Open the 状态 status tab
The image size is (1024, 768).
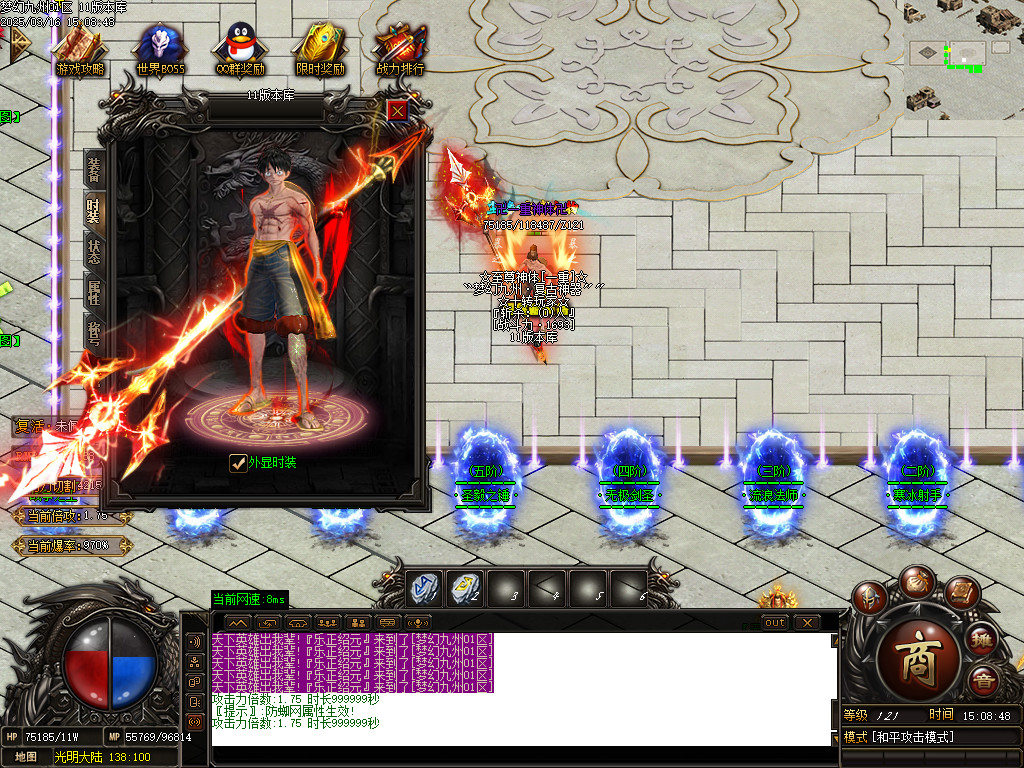tap(94, 251)
